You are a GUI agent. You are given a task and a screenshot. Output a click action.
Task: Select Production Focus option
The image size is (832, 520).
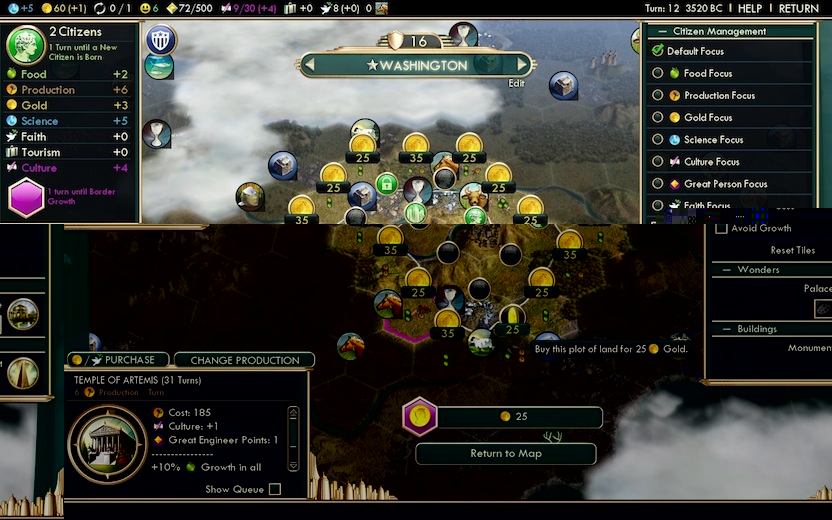click(x=658, y=95)
